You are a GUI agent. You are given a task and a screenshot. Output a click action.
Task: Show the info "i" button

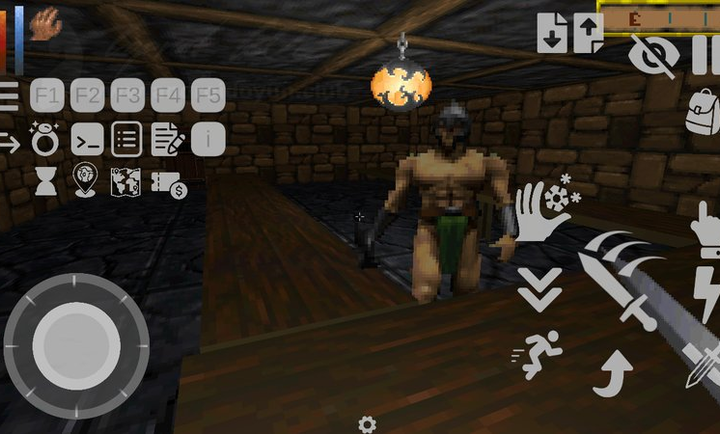[208, 140]
